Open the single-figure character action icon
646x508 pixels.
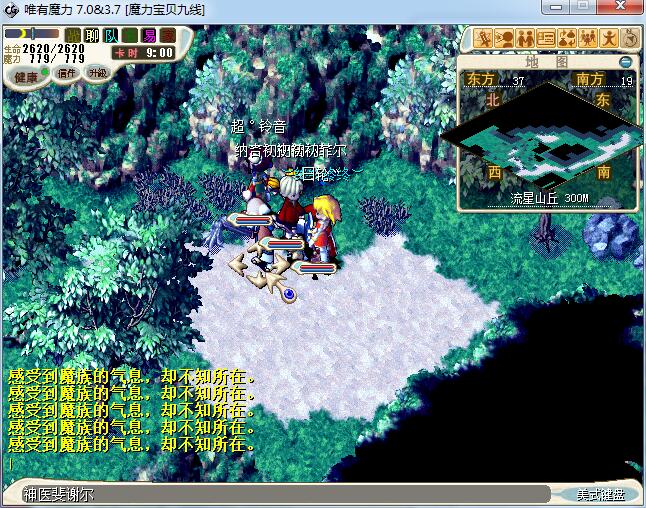tap(609, 38)
